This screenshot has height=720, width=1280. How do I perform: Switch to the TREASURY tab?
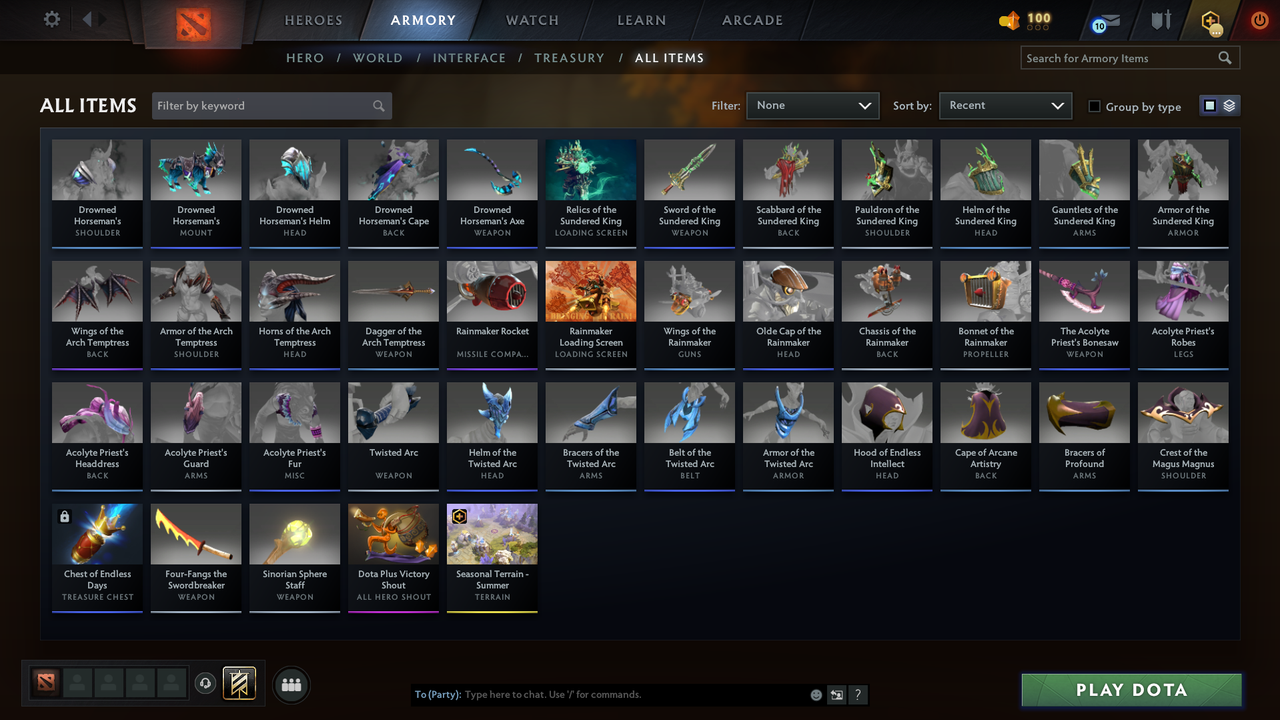[x=569, y=58]
